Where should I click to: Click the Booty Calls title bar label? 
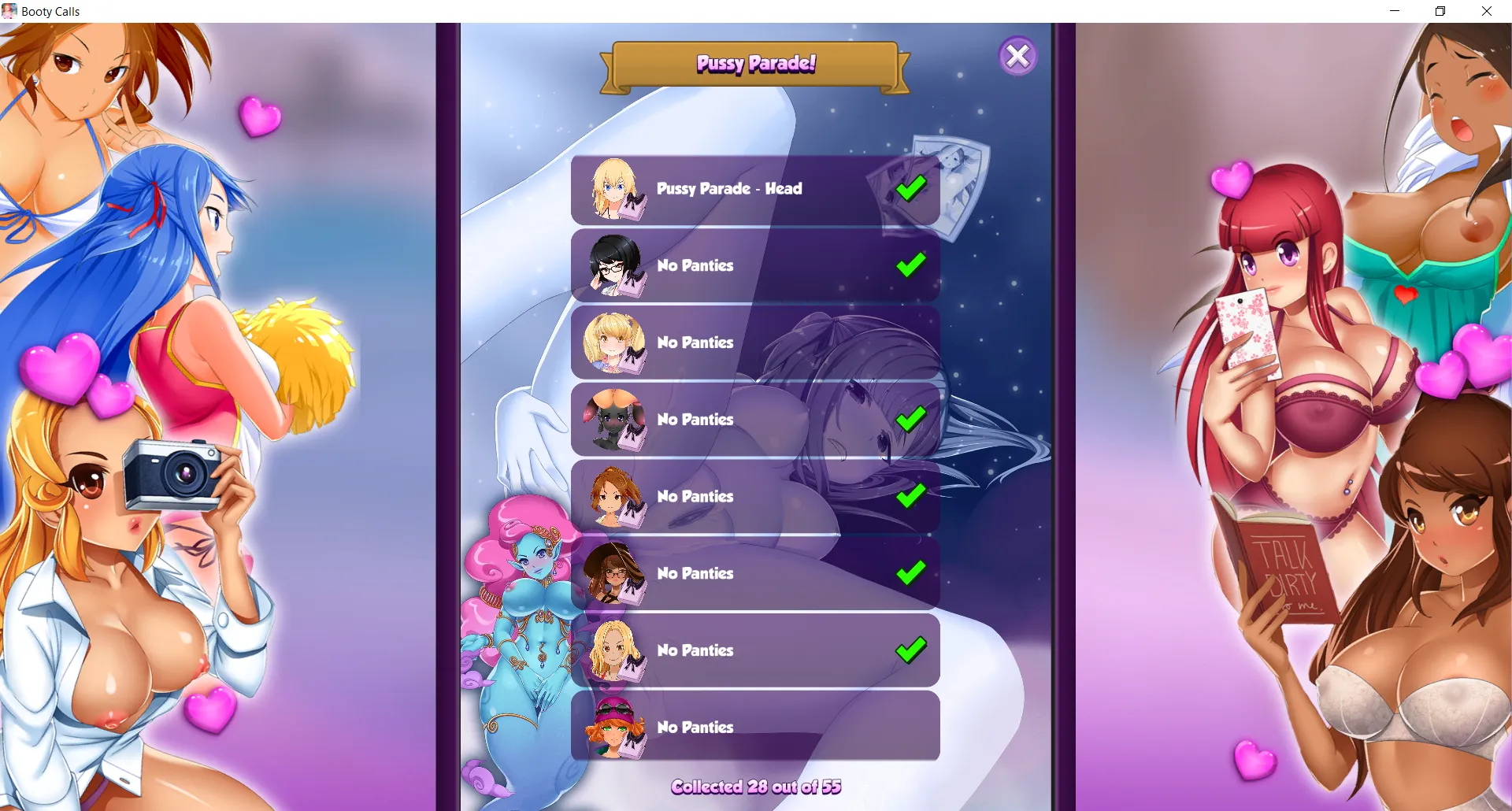pos(49,11)
